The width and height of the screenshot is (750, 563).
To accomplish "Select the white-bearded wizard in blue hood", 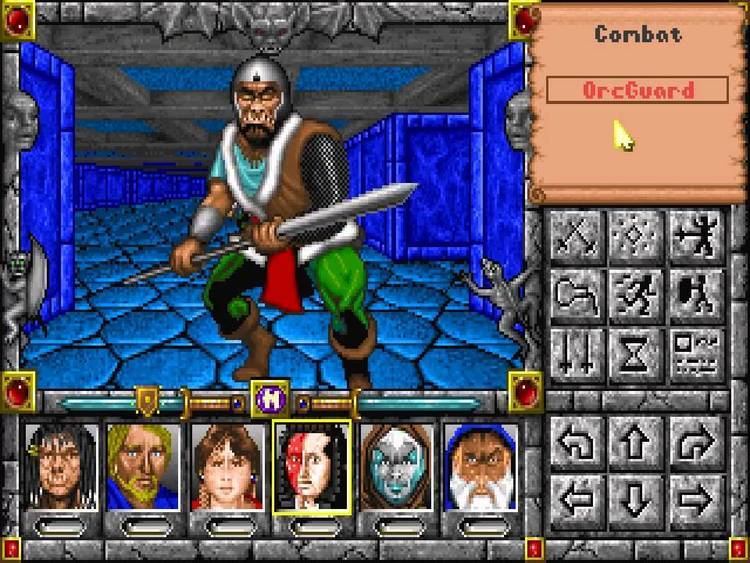I will click(481, 466).
